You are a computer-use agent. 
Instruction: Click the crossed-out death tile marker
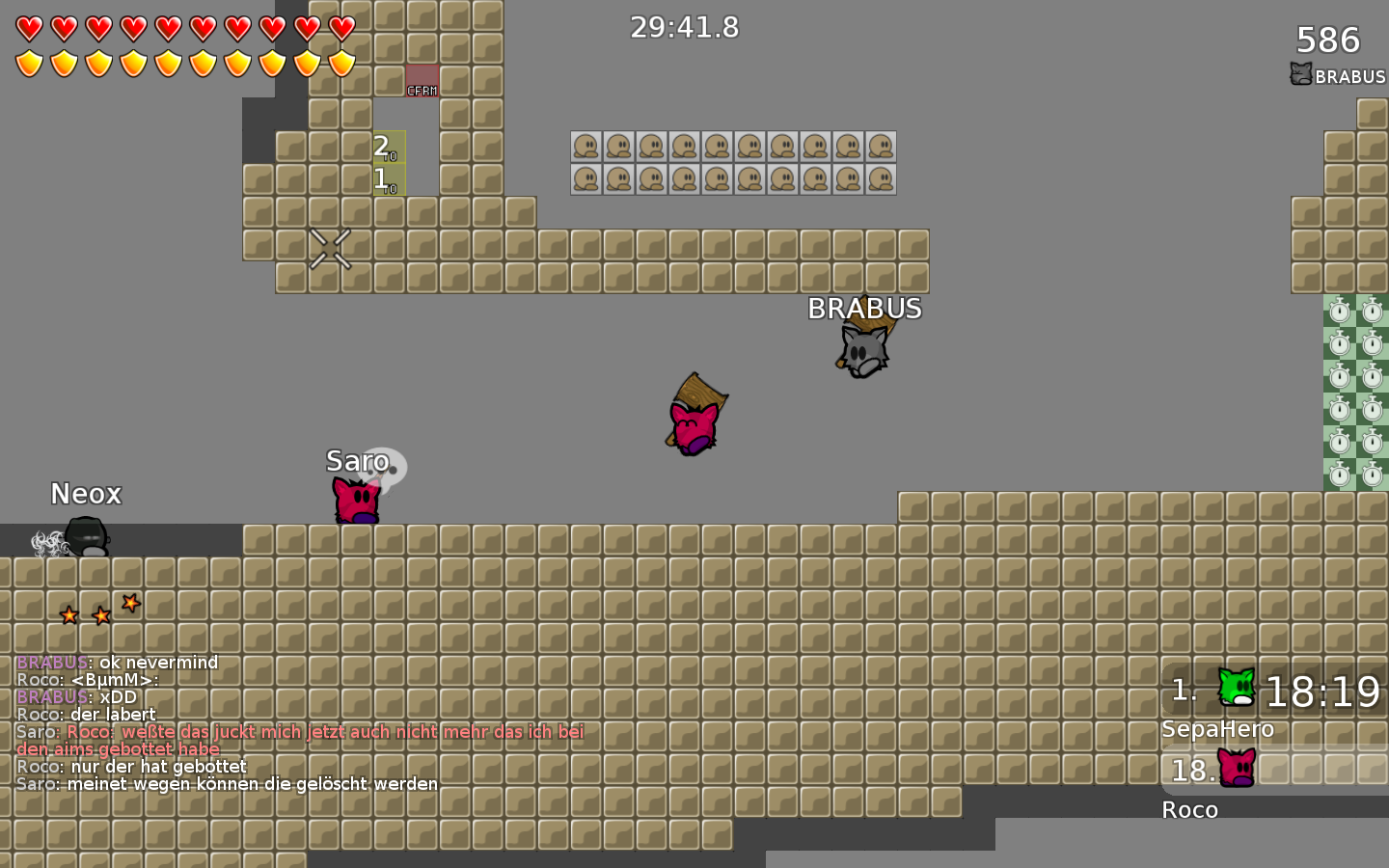pos(329,250)
